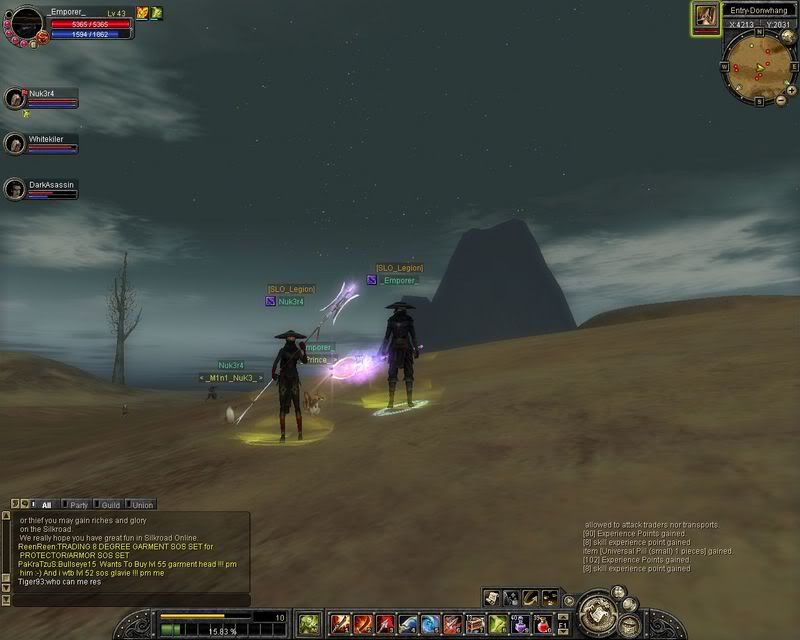This screenshot has height=640, width=800.
Task: Switch to the Guild chat tab
Action: [x=110, y=505]
